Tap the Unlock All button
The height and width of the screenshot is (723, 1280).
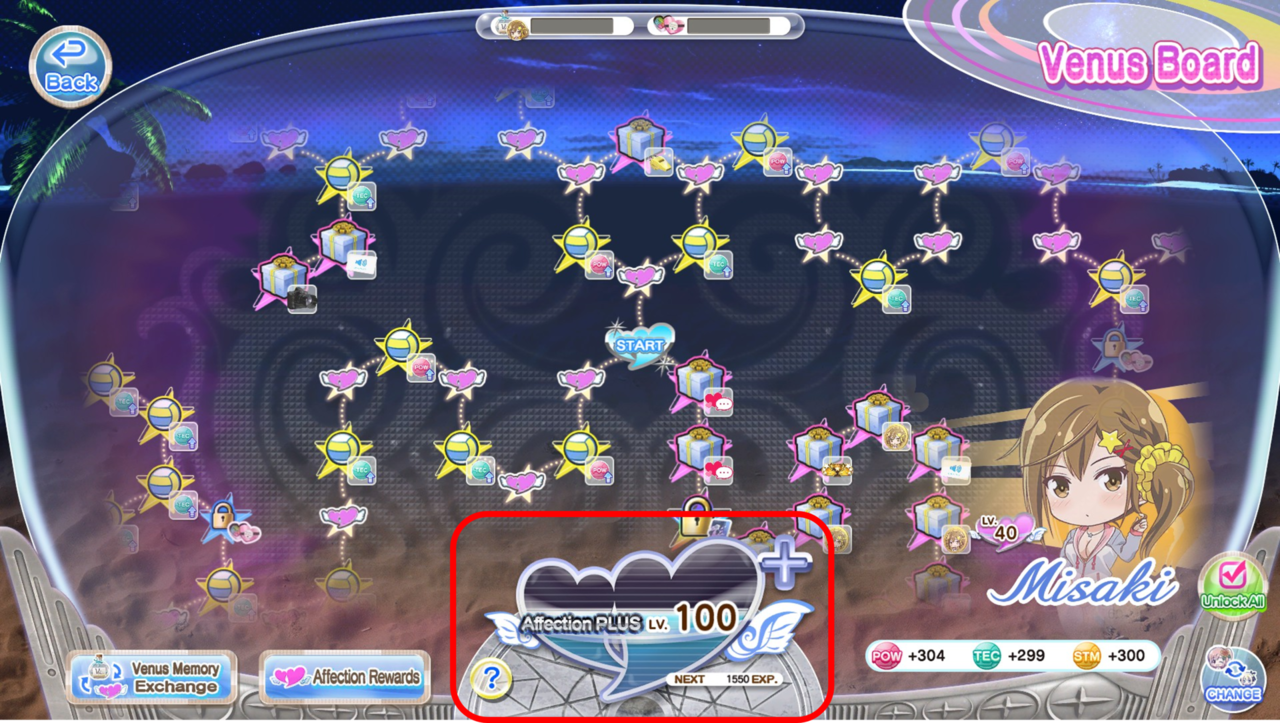click(1232, 586)
